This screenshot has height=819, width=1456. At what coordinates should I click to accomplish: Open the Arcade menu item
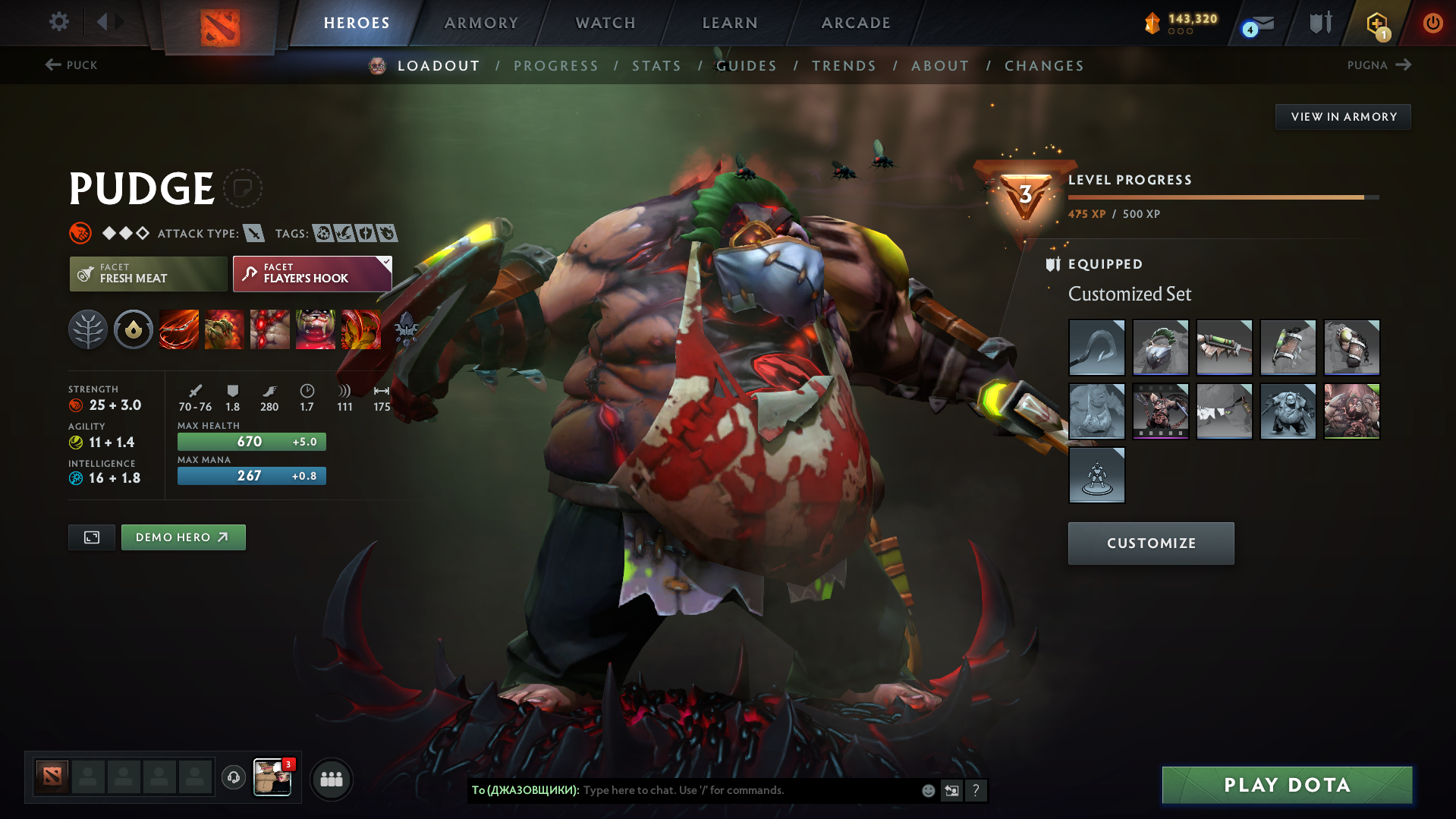pyautogui.click(x=855, y=23)
